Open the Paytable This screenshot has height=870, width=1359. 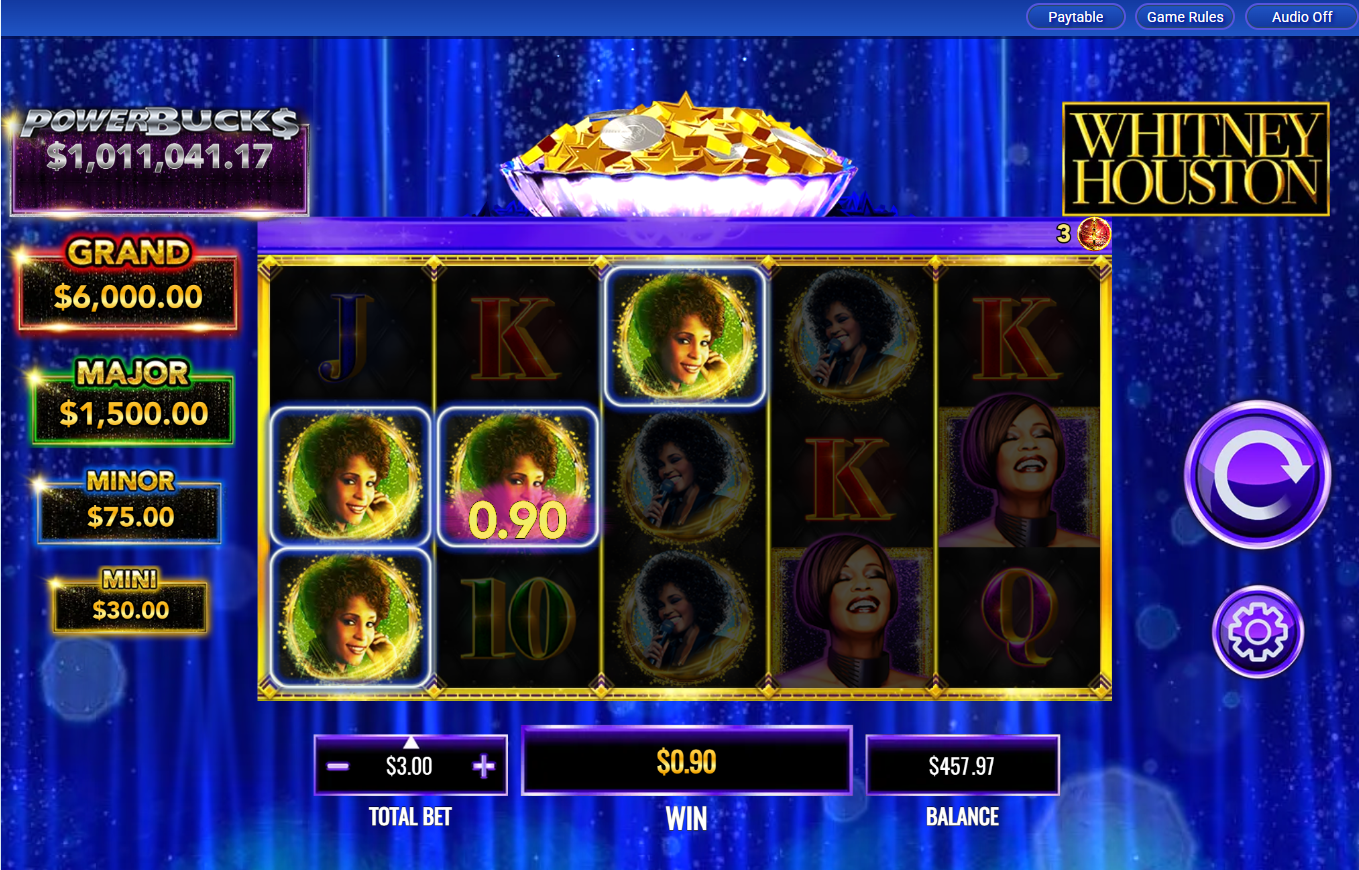(1075, 16)
